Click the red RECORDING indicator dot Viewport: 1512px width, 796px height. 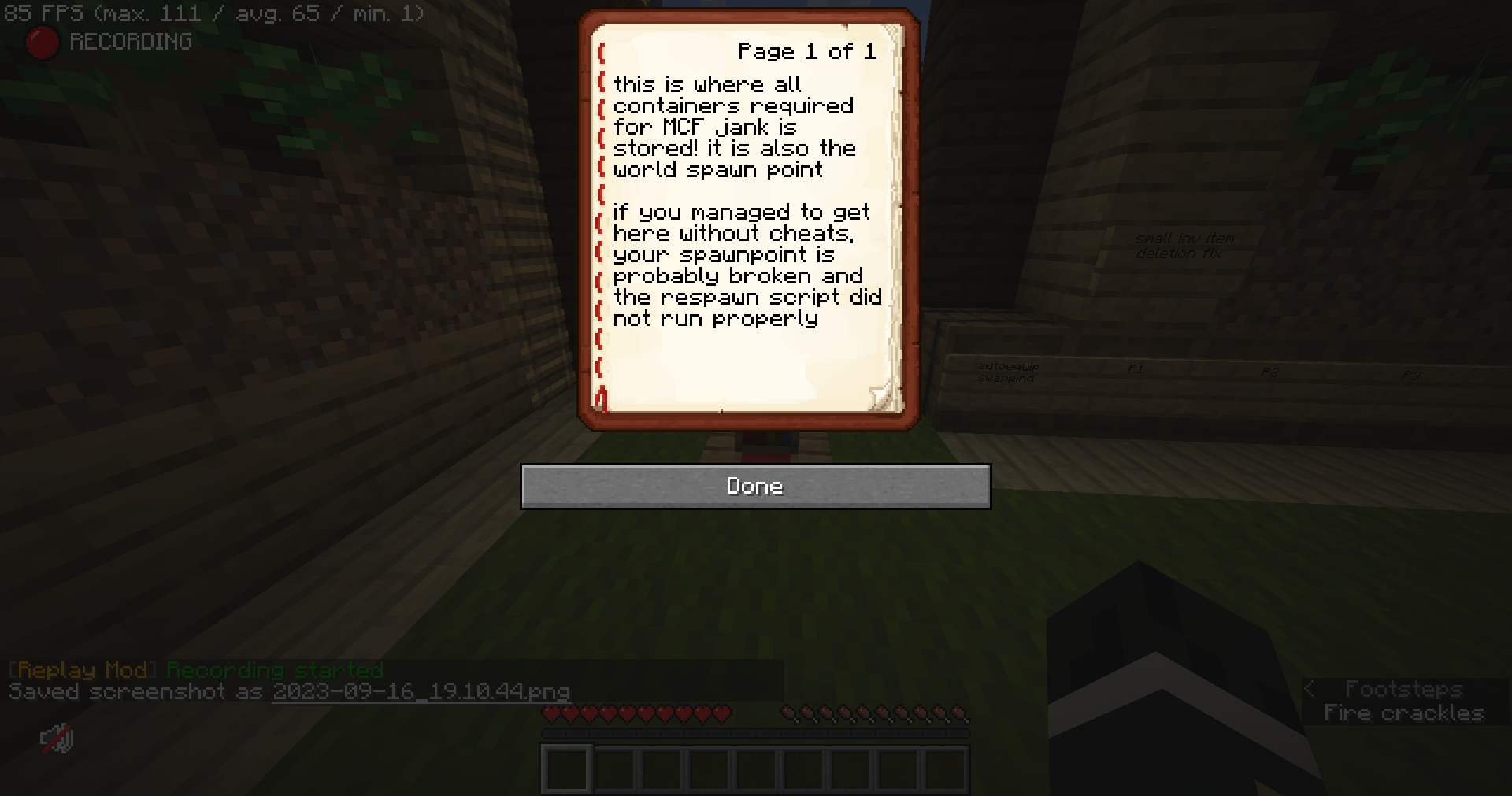(x=41, y=42)
